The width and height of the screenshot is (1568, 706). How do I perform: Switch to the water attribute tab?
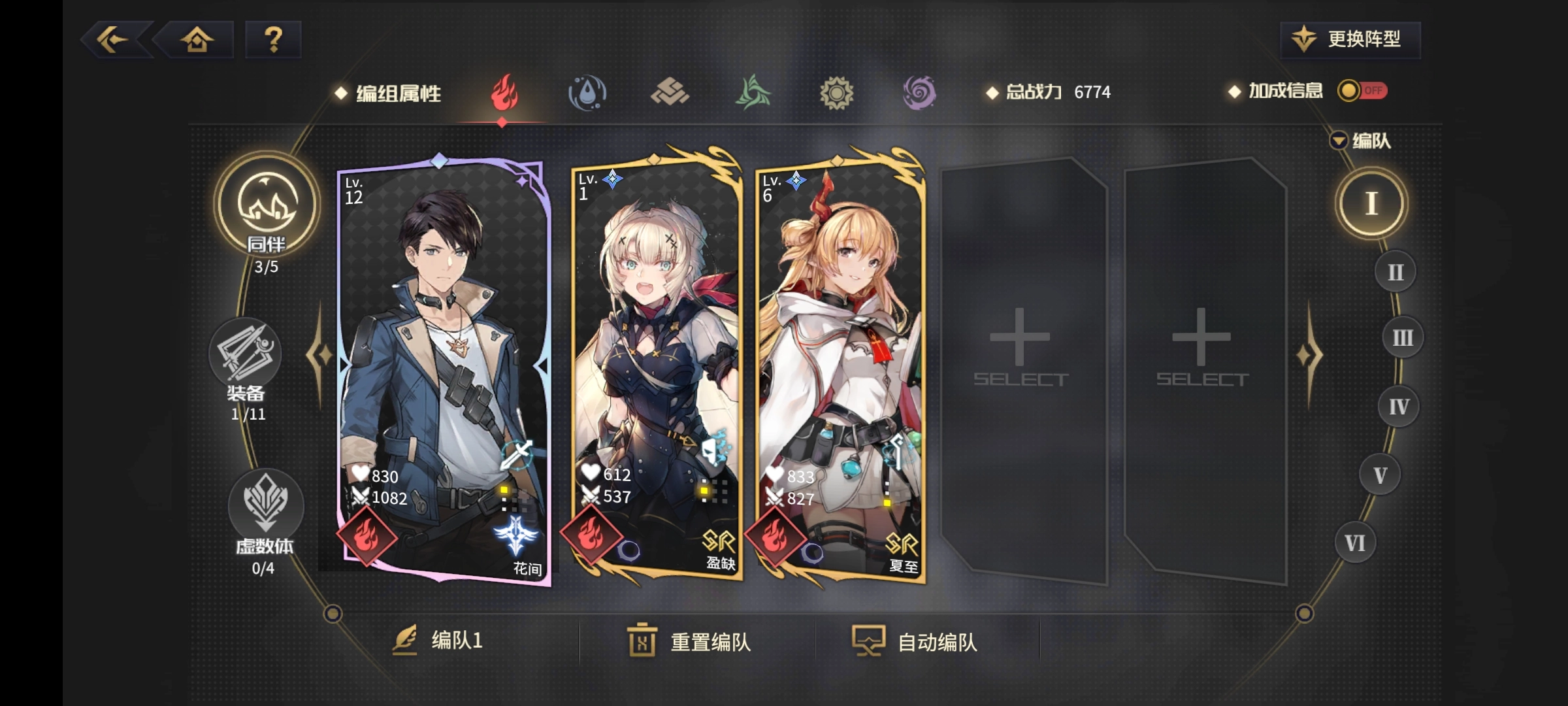[587, 93]
